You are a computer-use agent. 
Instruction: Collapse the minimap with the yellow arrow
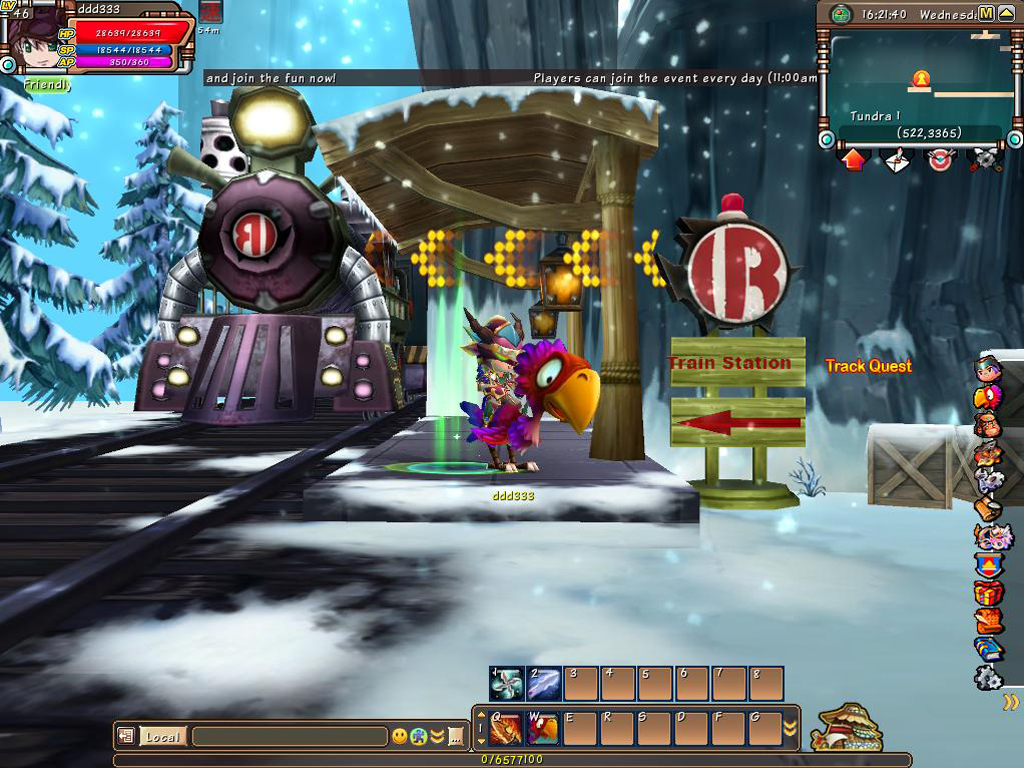coord(1005,13)
